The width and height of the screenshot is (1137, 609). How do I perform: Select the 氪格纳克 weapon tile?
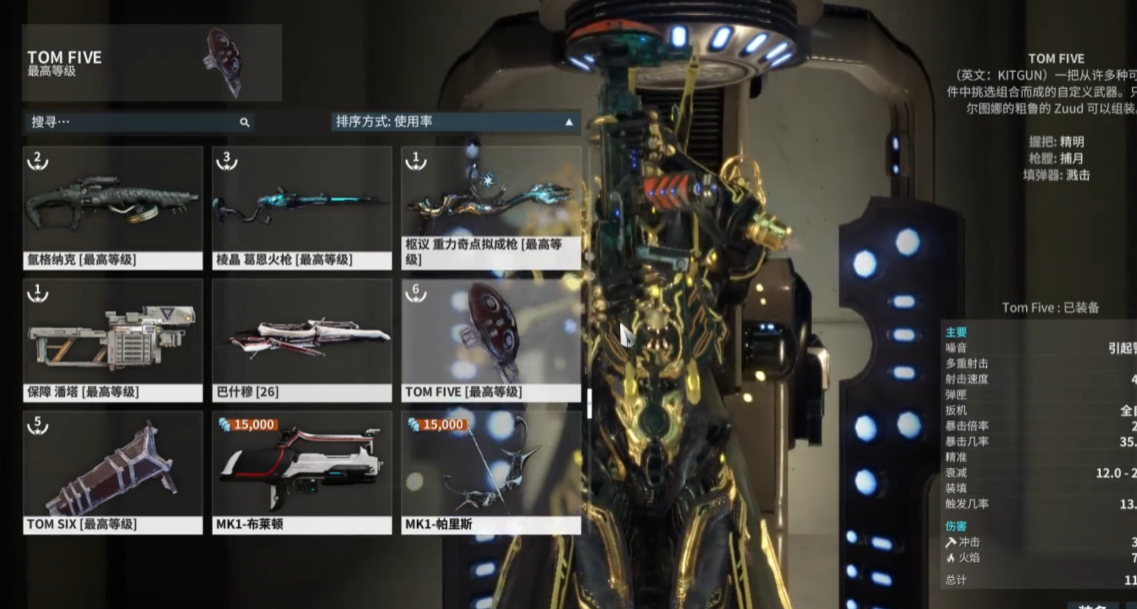point(113,207)
